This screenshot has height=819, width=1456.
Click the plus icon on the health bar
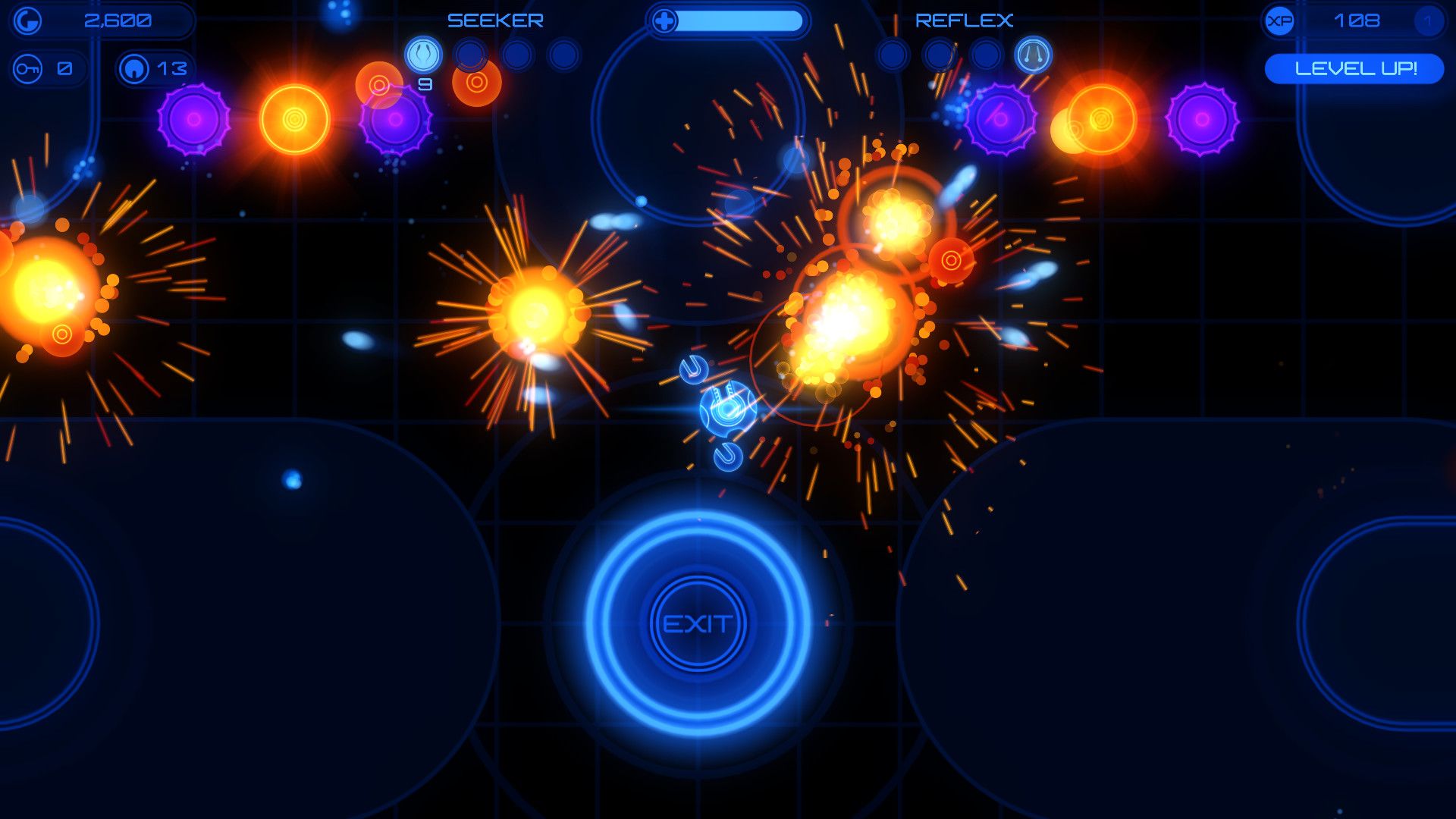tap(665, 21)
